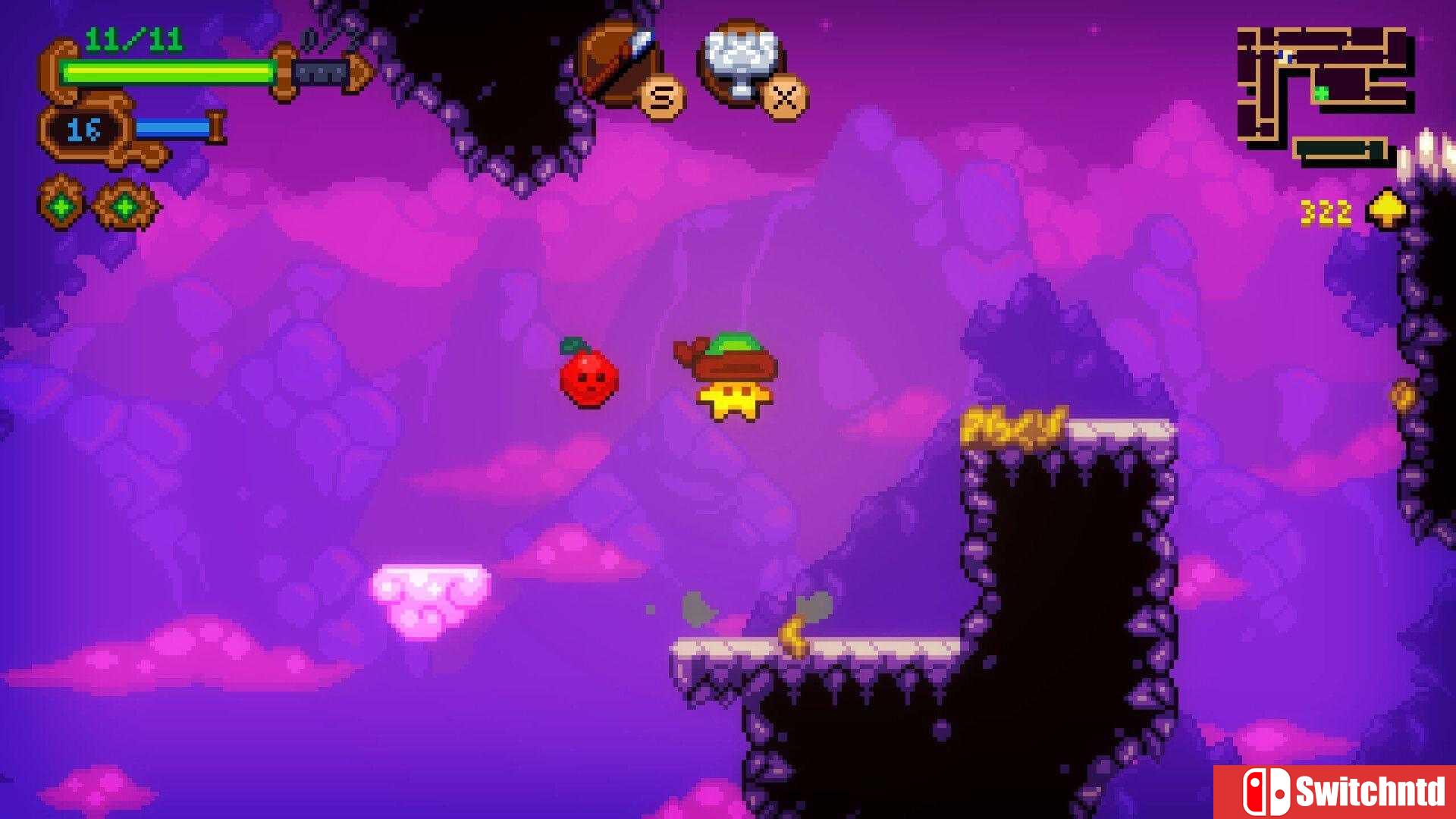Click the red apple enemy beside the player
The image size is (1456, 819).
pos(588,377)
